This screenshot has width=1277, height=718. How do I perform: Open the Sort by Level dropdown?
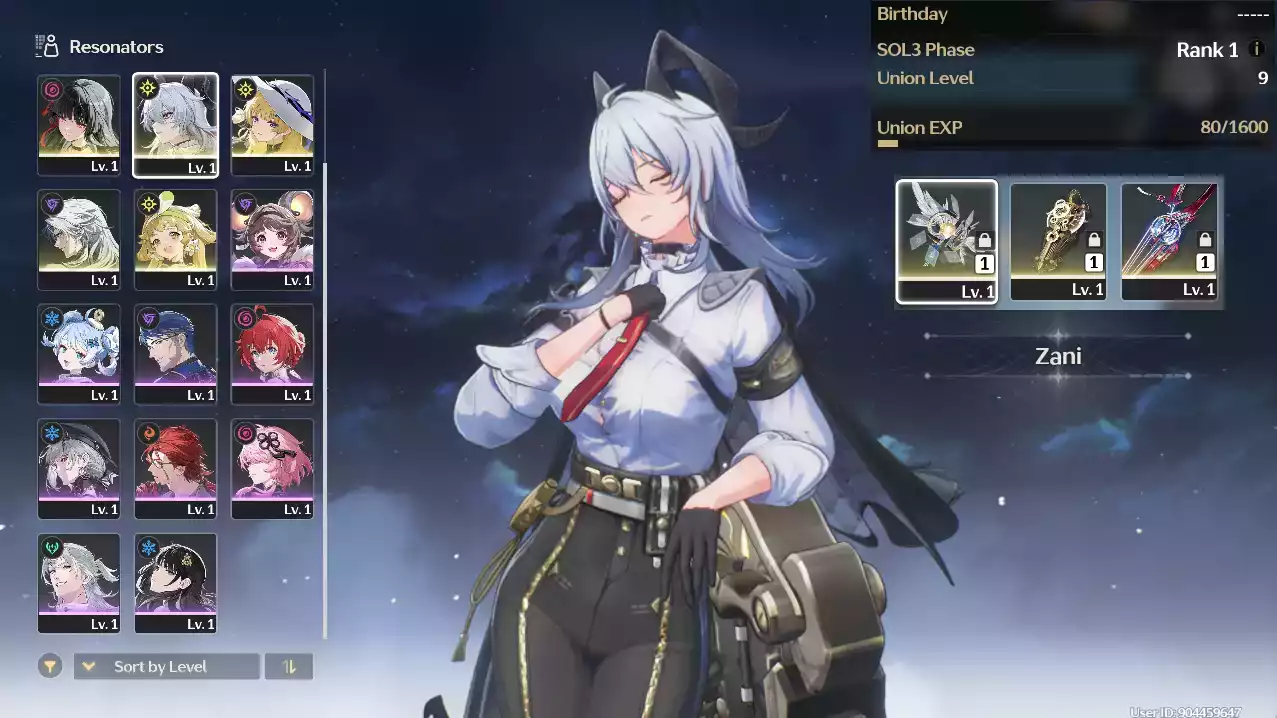(166, 666)
